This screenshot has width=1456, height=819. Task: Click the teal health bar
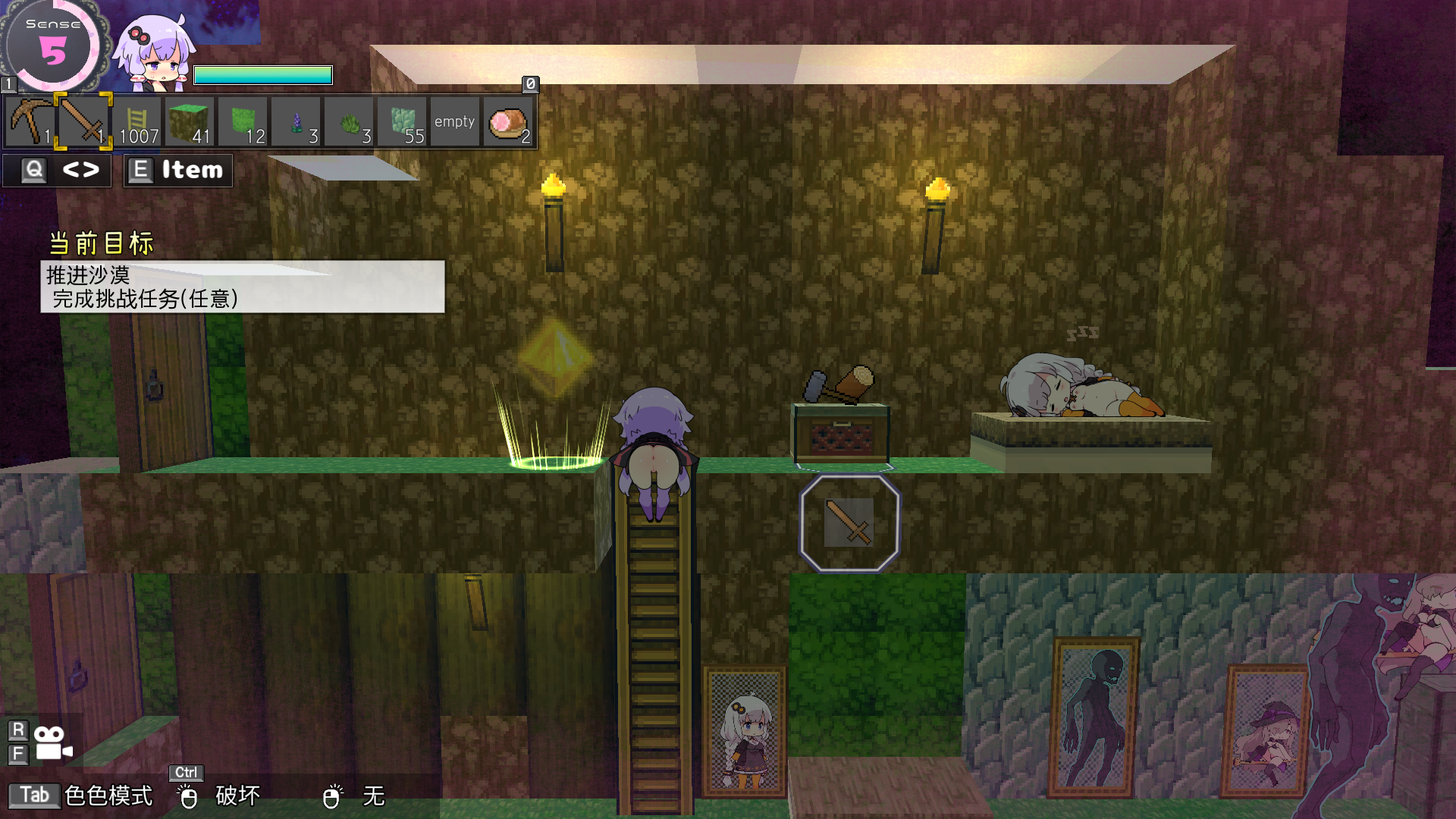click(x=263, y=74)
